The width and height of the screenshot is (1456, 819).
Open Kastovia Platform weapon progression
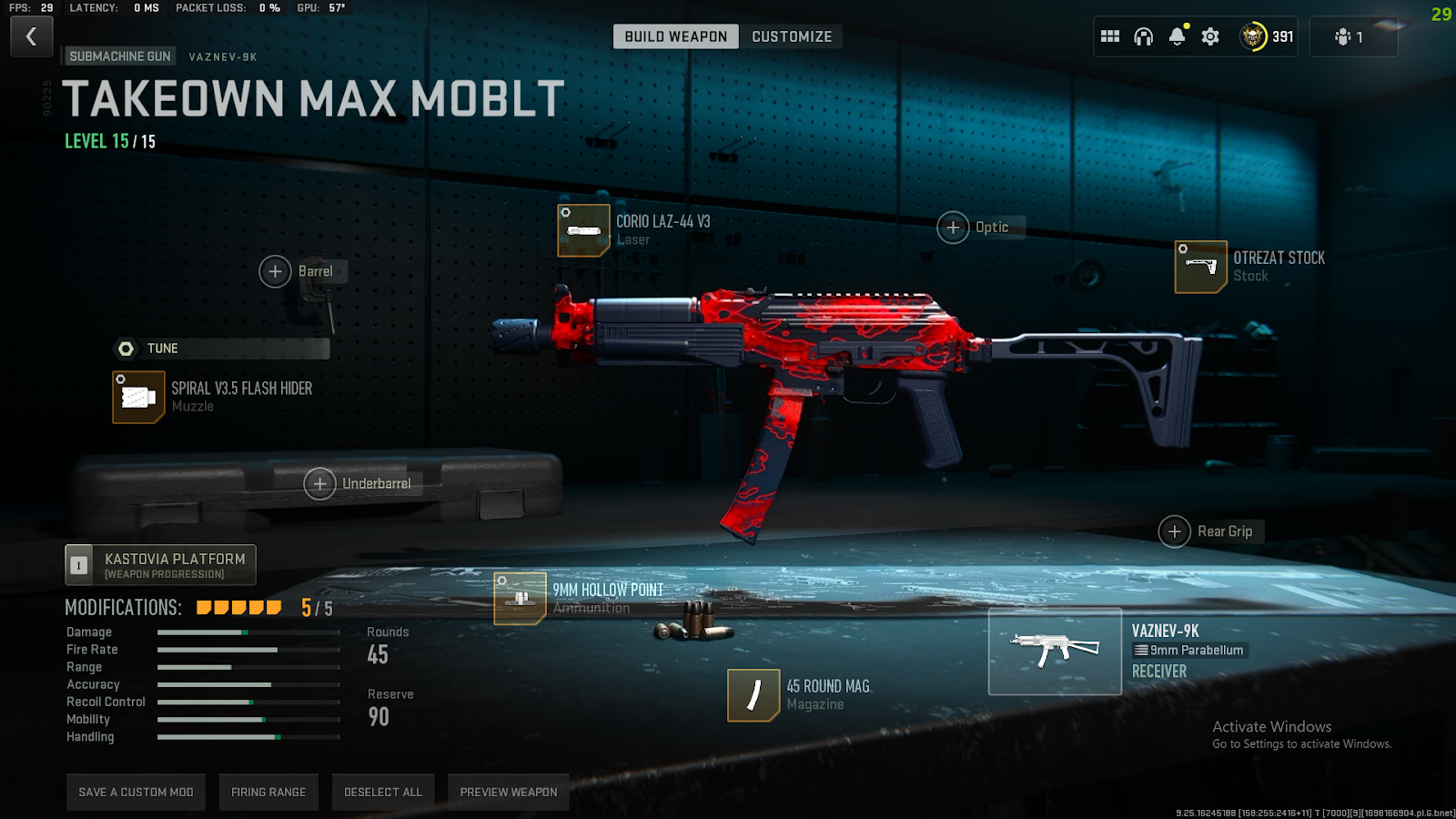pos(161,565)
